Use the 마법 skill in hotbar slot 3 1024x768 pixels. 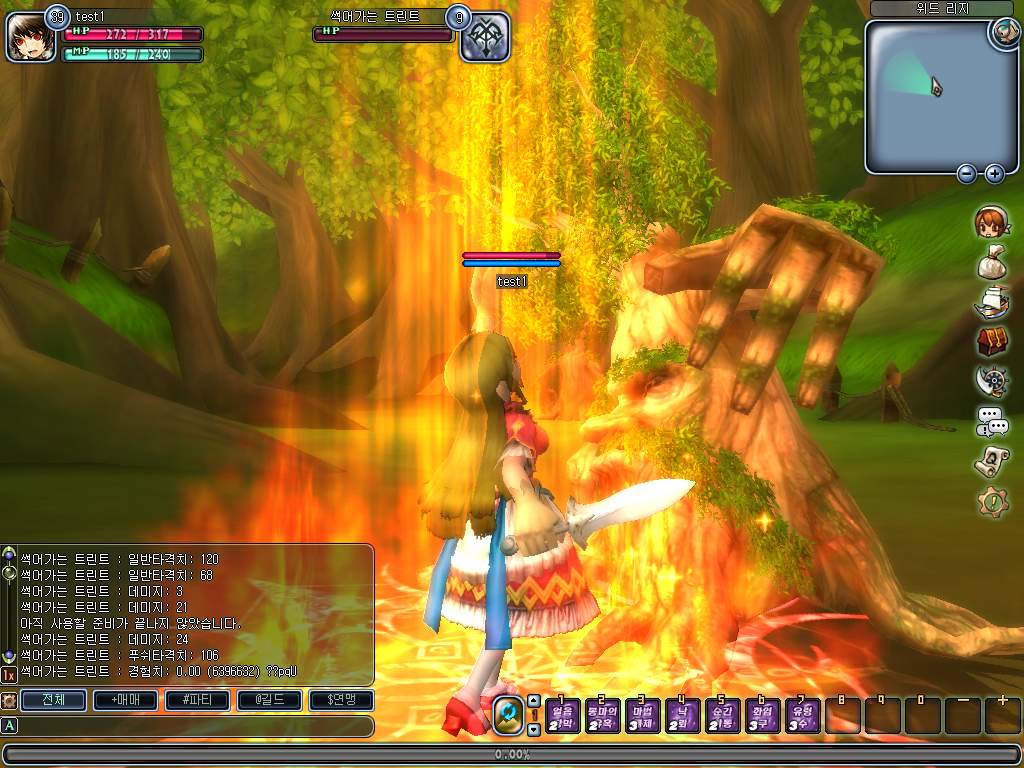pyautogui.click(x=642, y=716)
